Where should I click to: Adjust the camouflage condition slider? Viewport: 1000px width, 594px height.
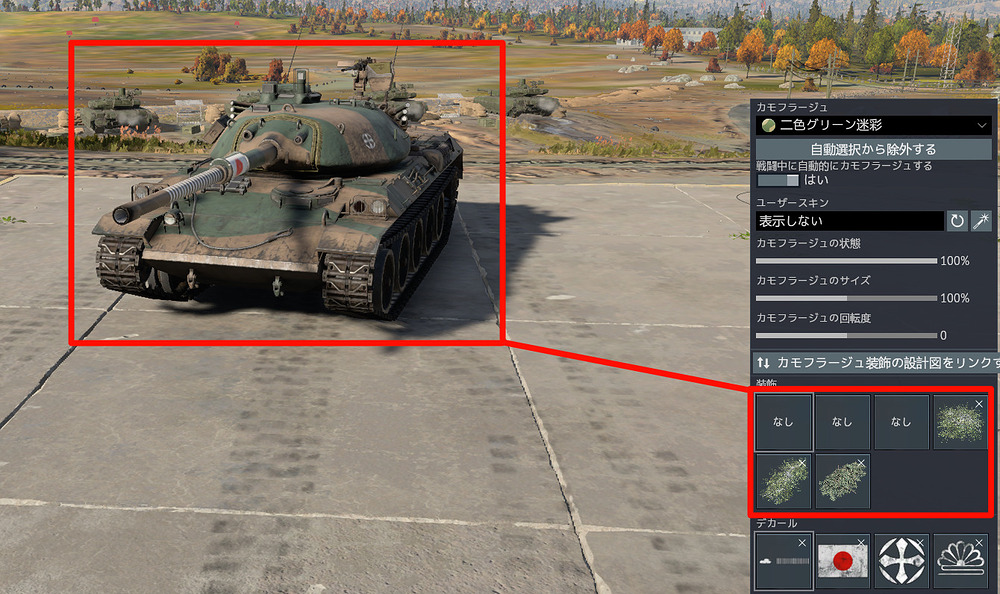point(845,260)
